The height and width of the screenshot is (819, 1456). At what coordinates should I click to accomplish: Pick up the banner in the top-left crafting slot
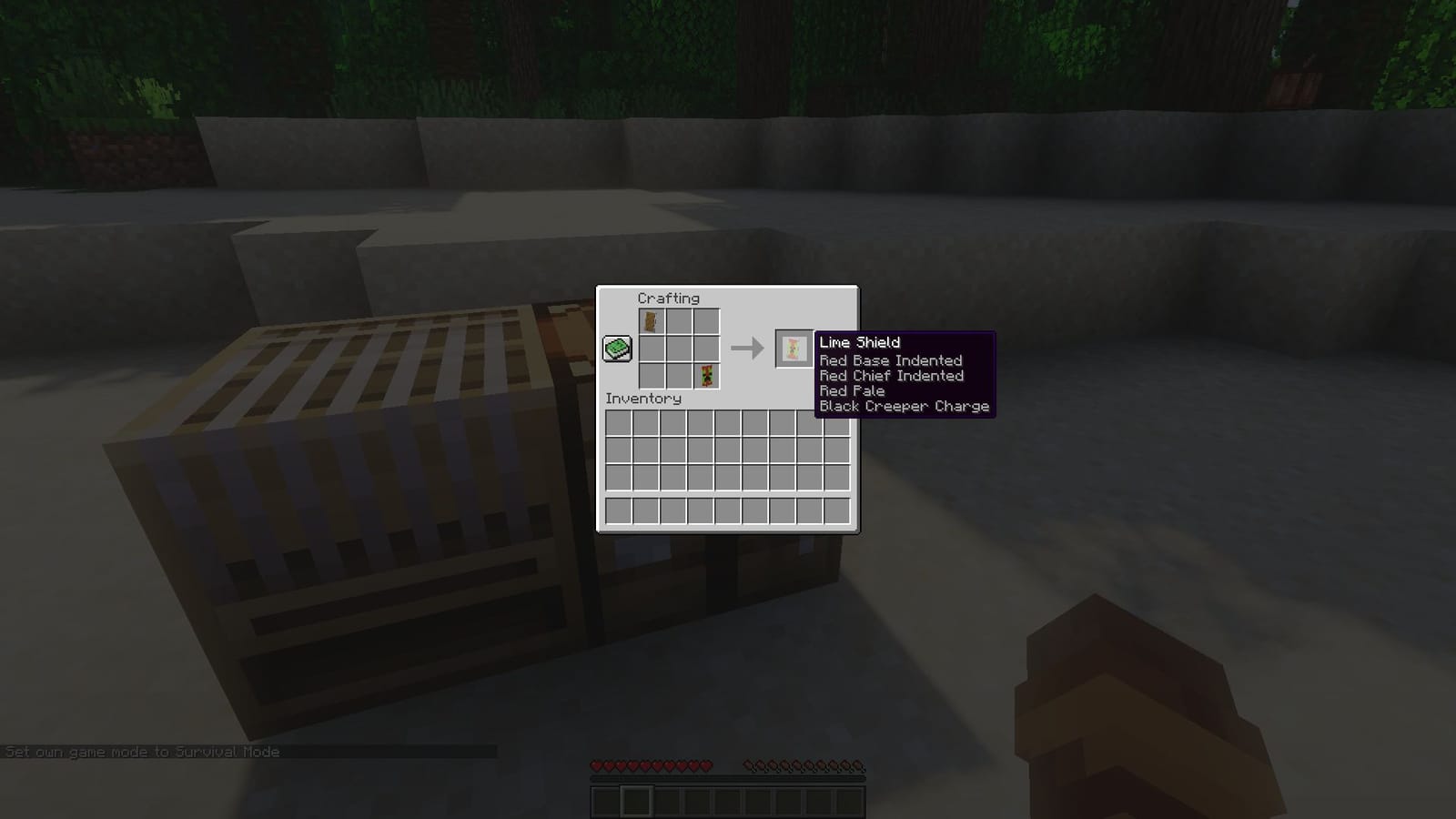(x=652, y=322)
